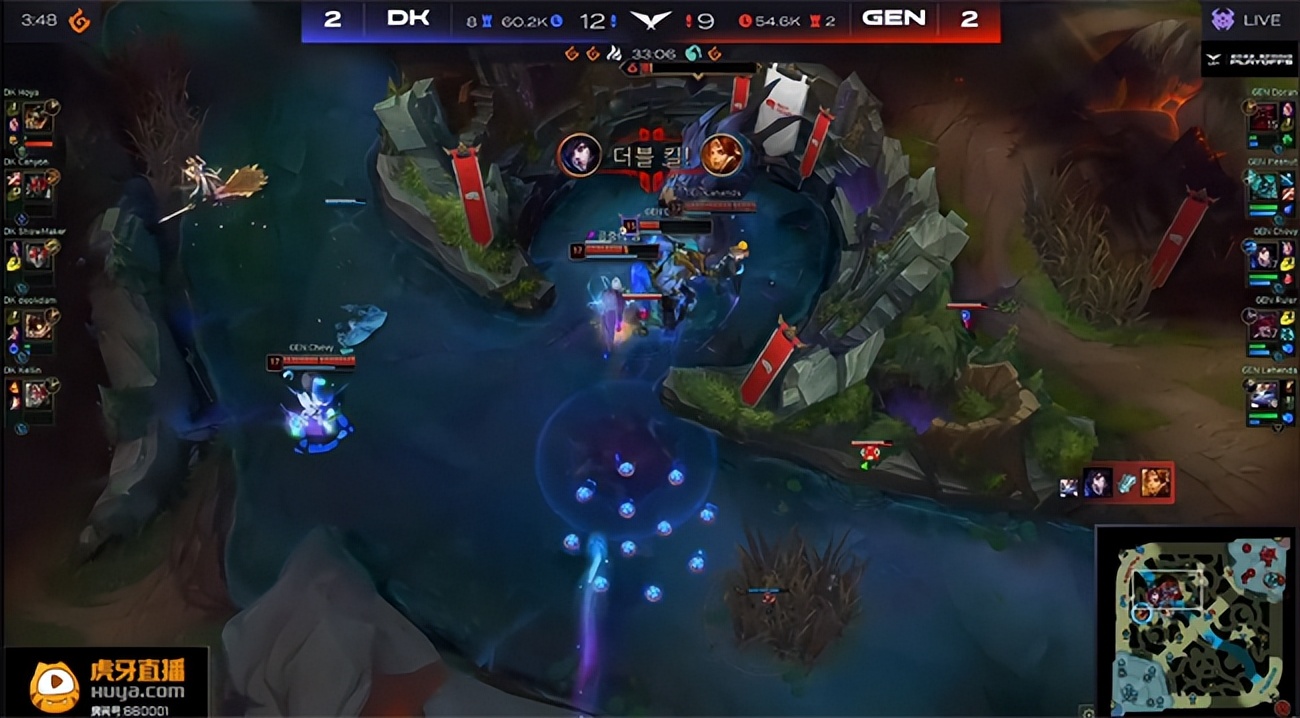Click the killer portrait in kill feed
The image size is (1300, 718).
[1096, 483]
